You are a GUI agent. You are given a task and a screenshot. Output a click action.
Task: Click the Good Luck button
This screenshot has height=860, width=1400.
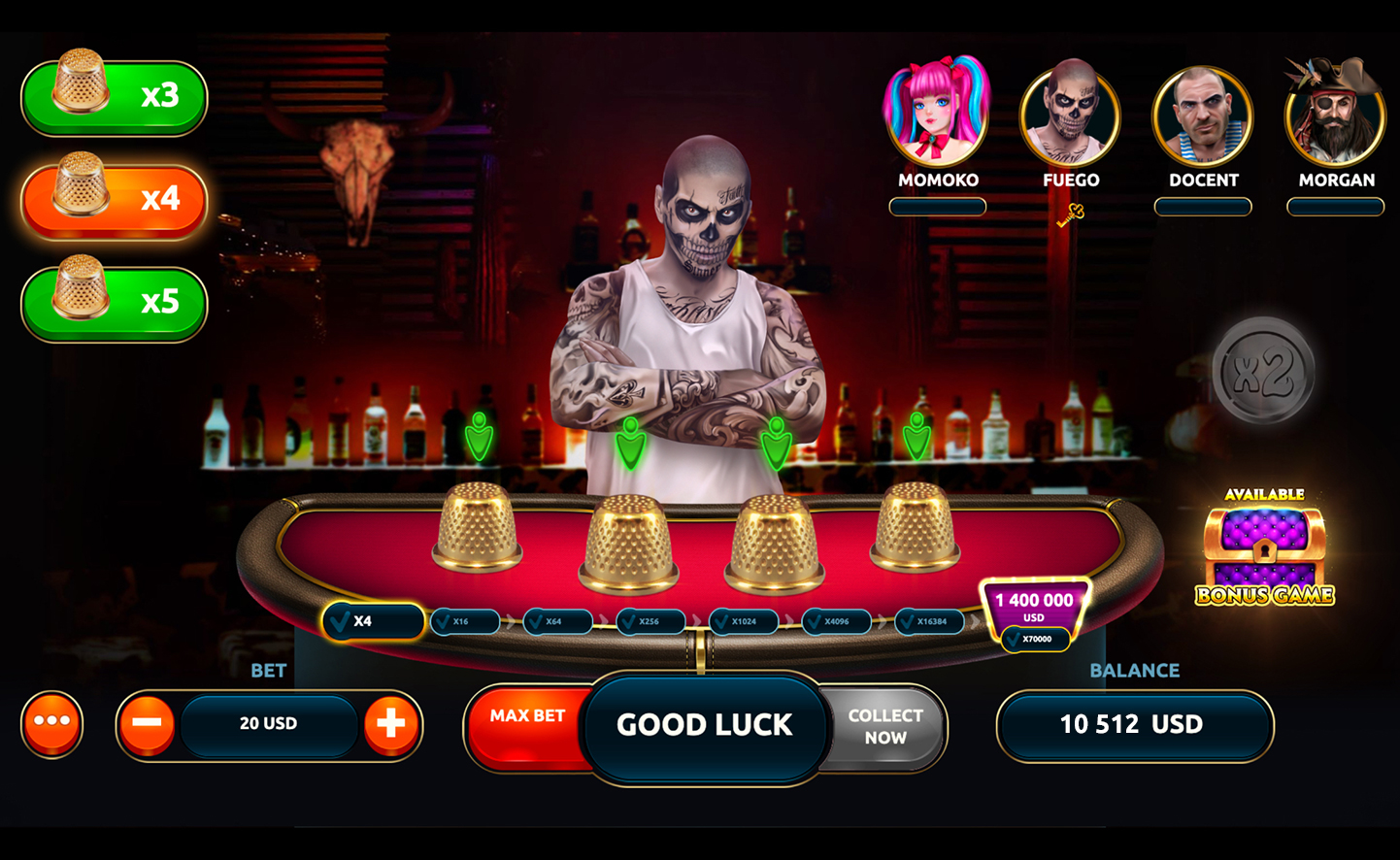click(704, 725)
